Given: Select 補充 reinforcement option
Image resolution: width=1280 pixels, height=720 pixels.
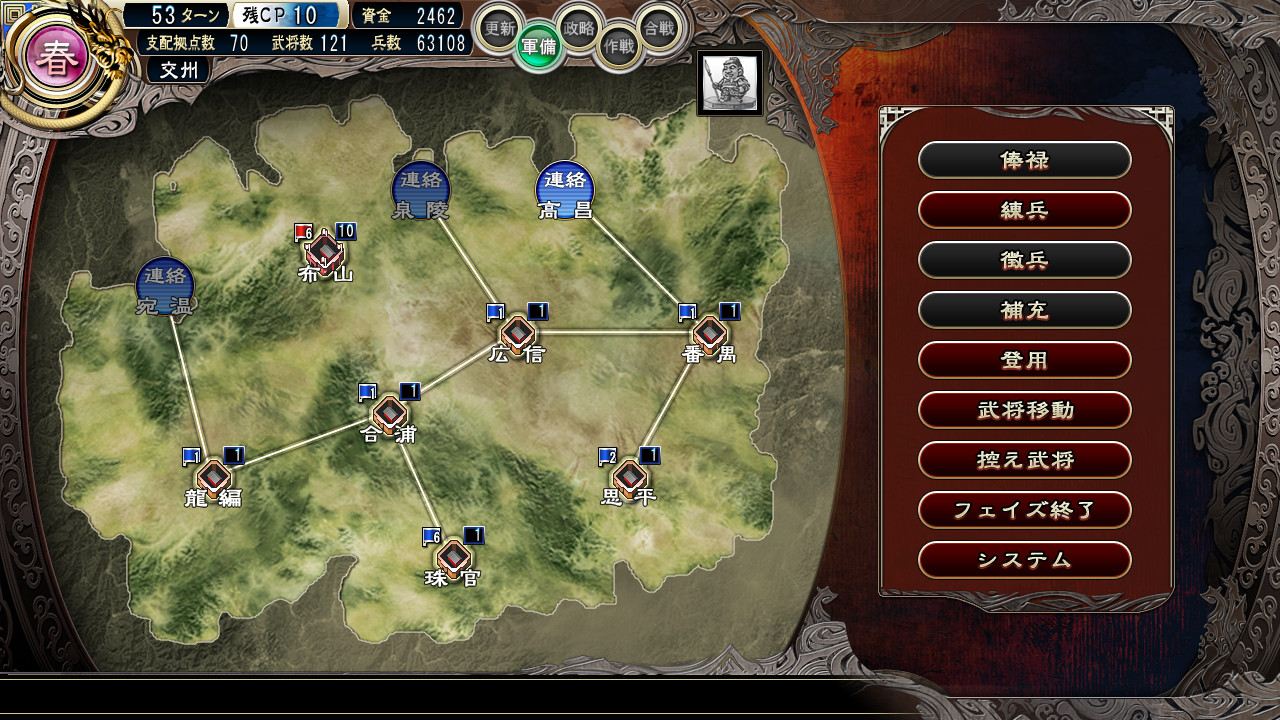Looking at the screenshot, I should (x=1024, y=310).
